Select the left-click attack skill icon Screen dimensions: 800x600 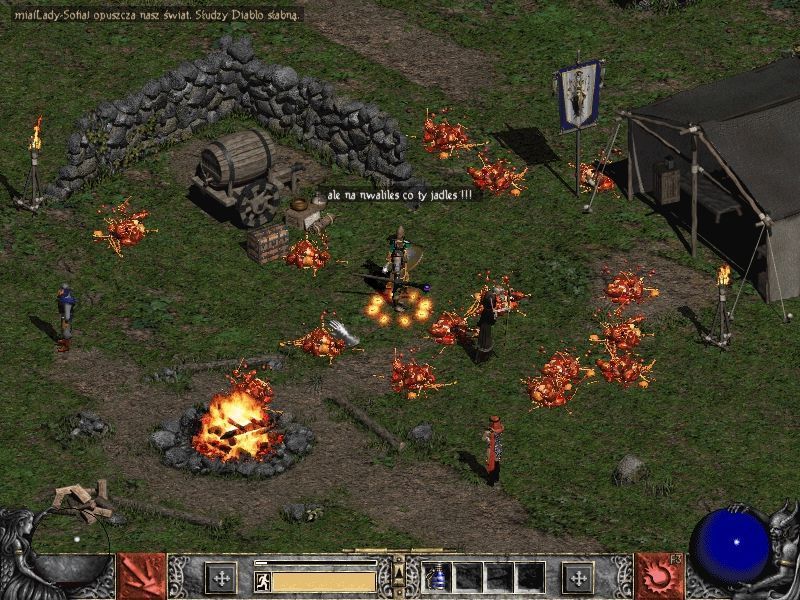click(142, 576)
